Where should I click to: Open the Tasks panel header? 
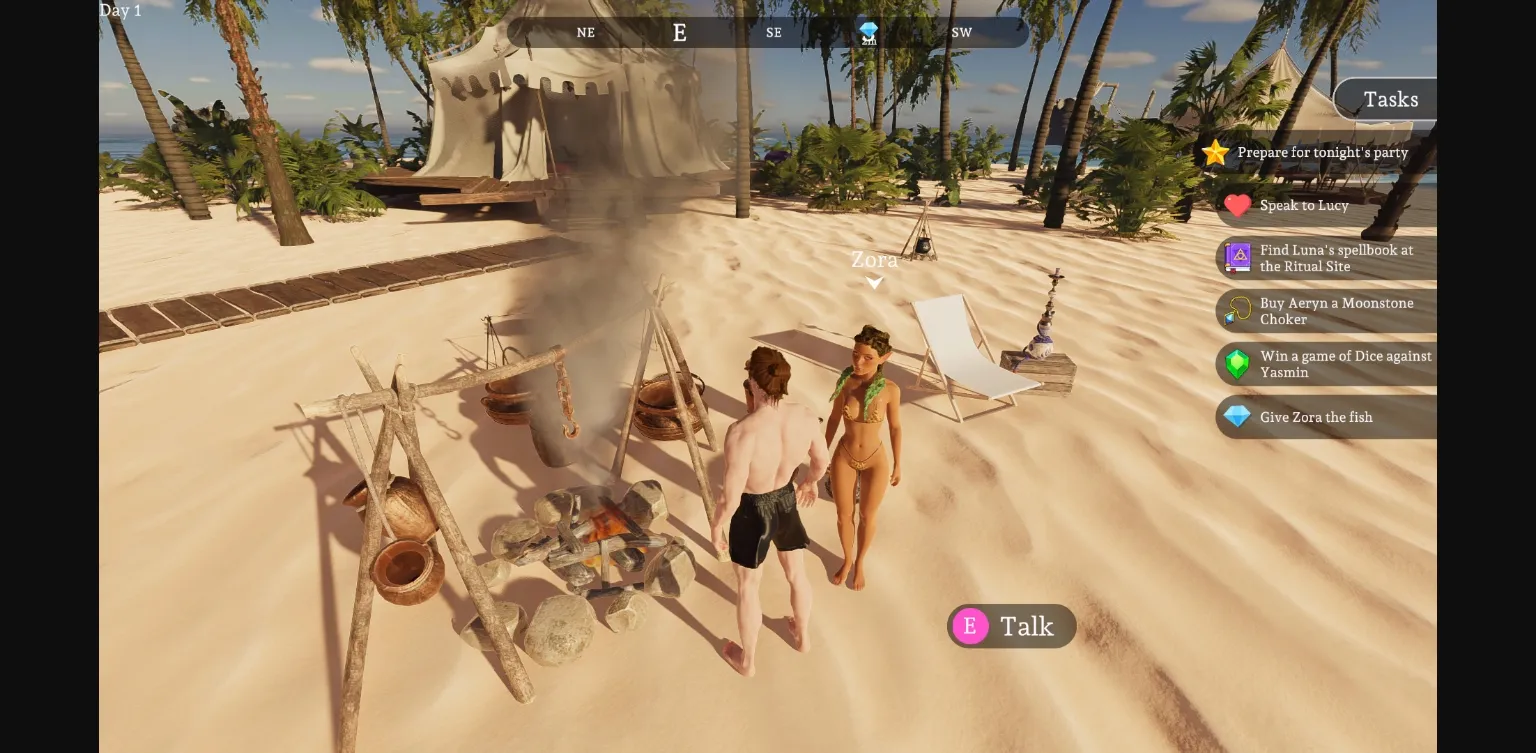1390,99
